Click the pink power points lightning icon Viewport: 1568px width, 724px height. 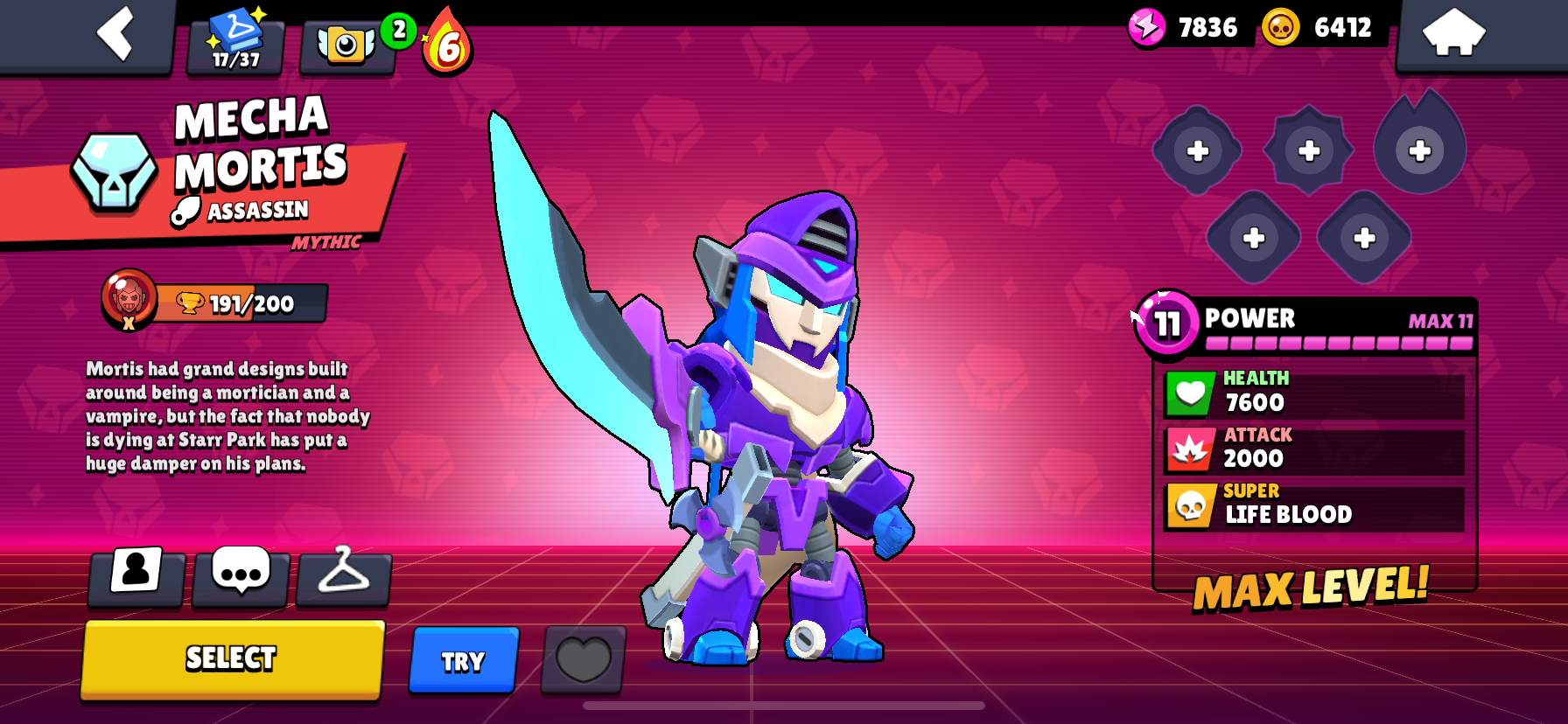1146,27
